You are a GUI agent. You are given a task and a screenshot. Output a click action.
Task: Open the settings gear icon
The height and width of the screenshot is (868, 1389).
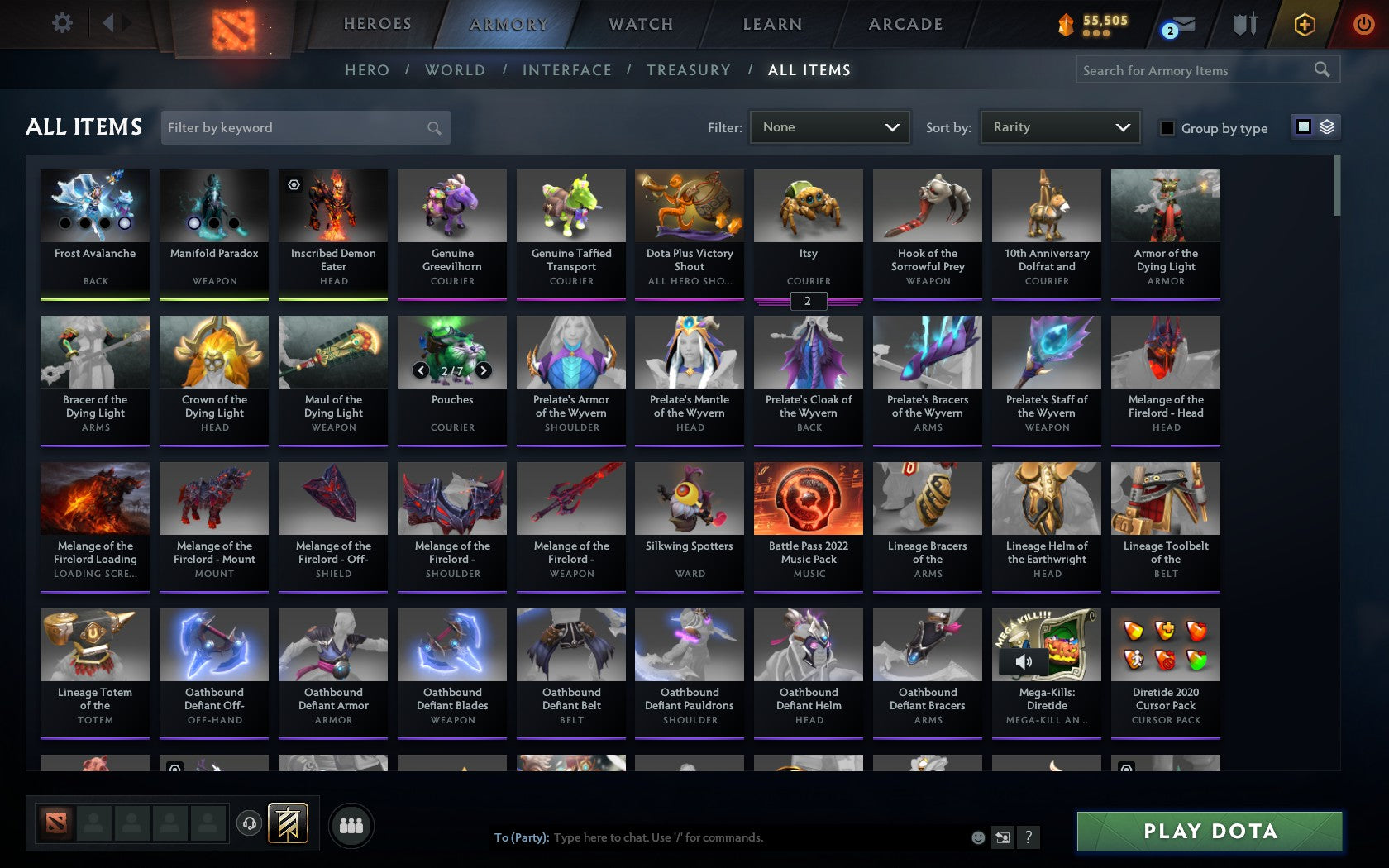pos(60,22)
